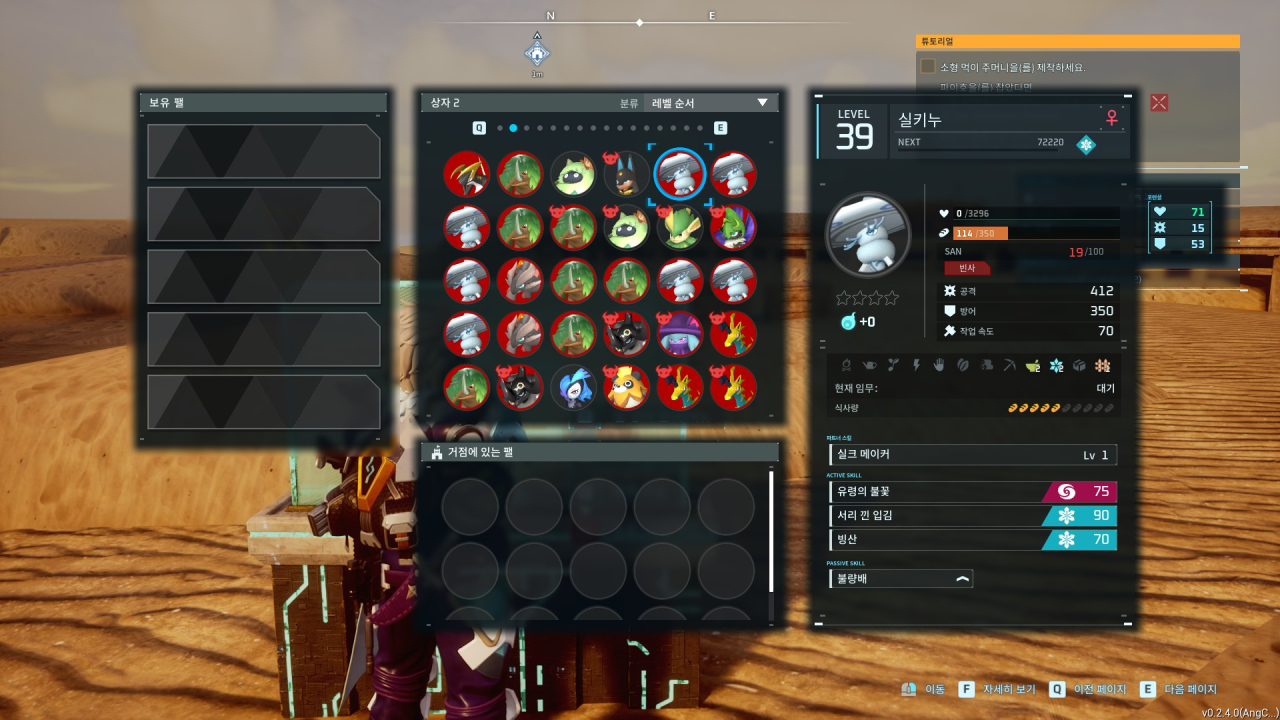Click the red X beside the tutorial panel
This screenshot has height=720, width=1280.
click(x=1159, y=102)
